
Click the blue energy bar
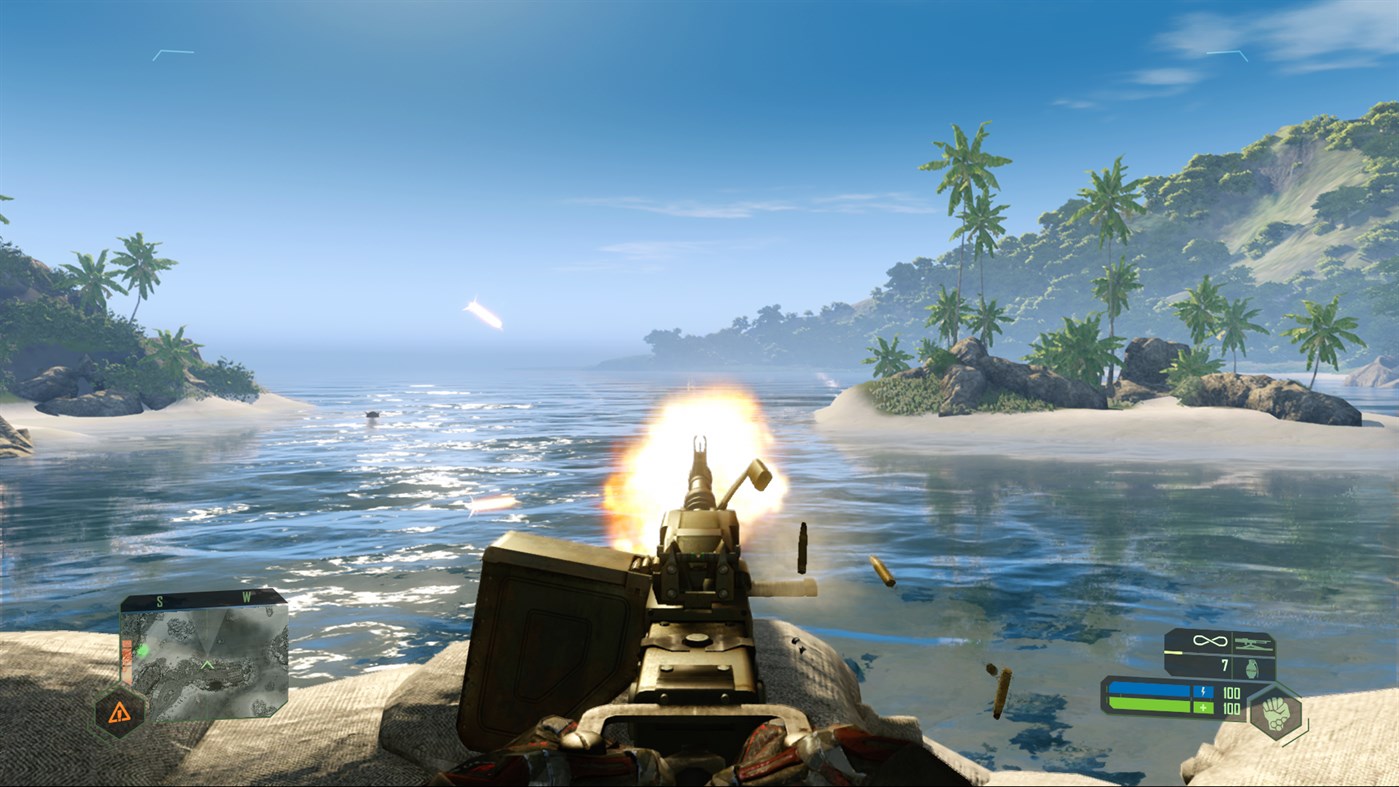coord(1150,689)
